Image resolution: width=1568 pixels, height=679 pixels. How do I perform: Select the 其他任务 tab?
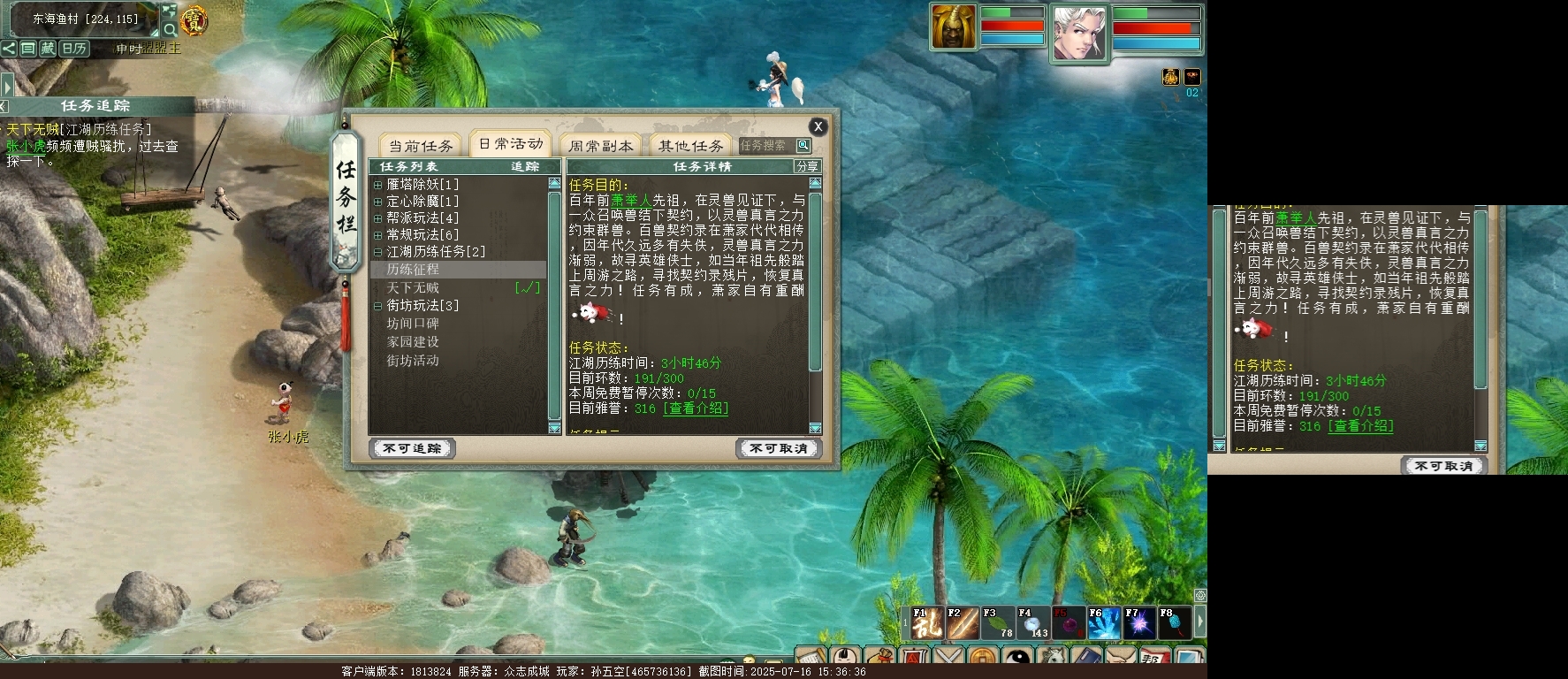[690, 146]
